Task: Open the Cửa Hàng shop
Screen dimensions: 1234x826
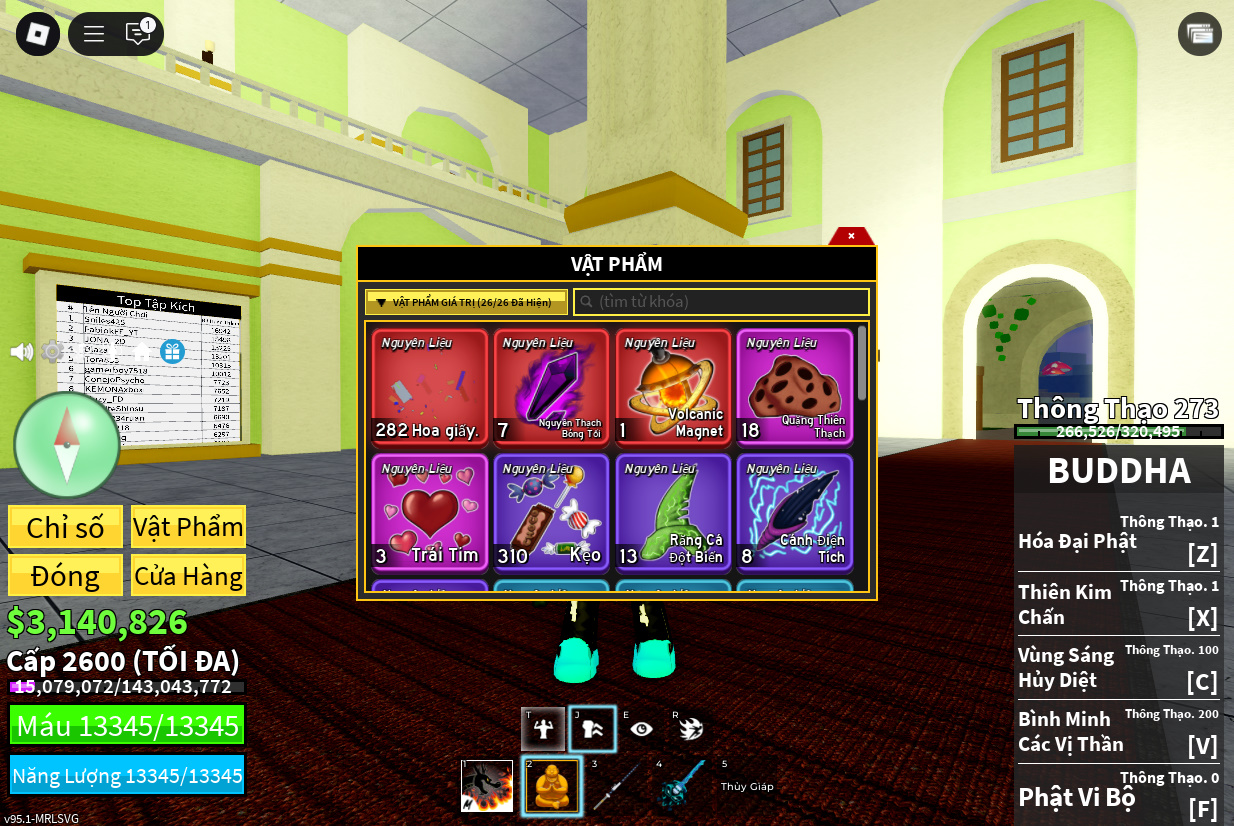Action: point(188,576)
